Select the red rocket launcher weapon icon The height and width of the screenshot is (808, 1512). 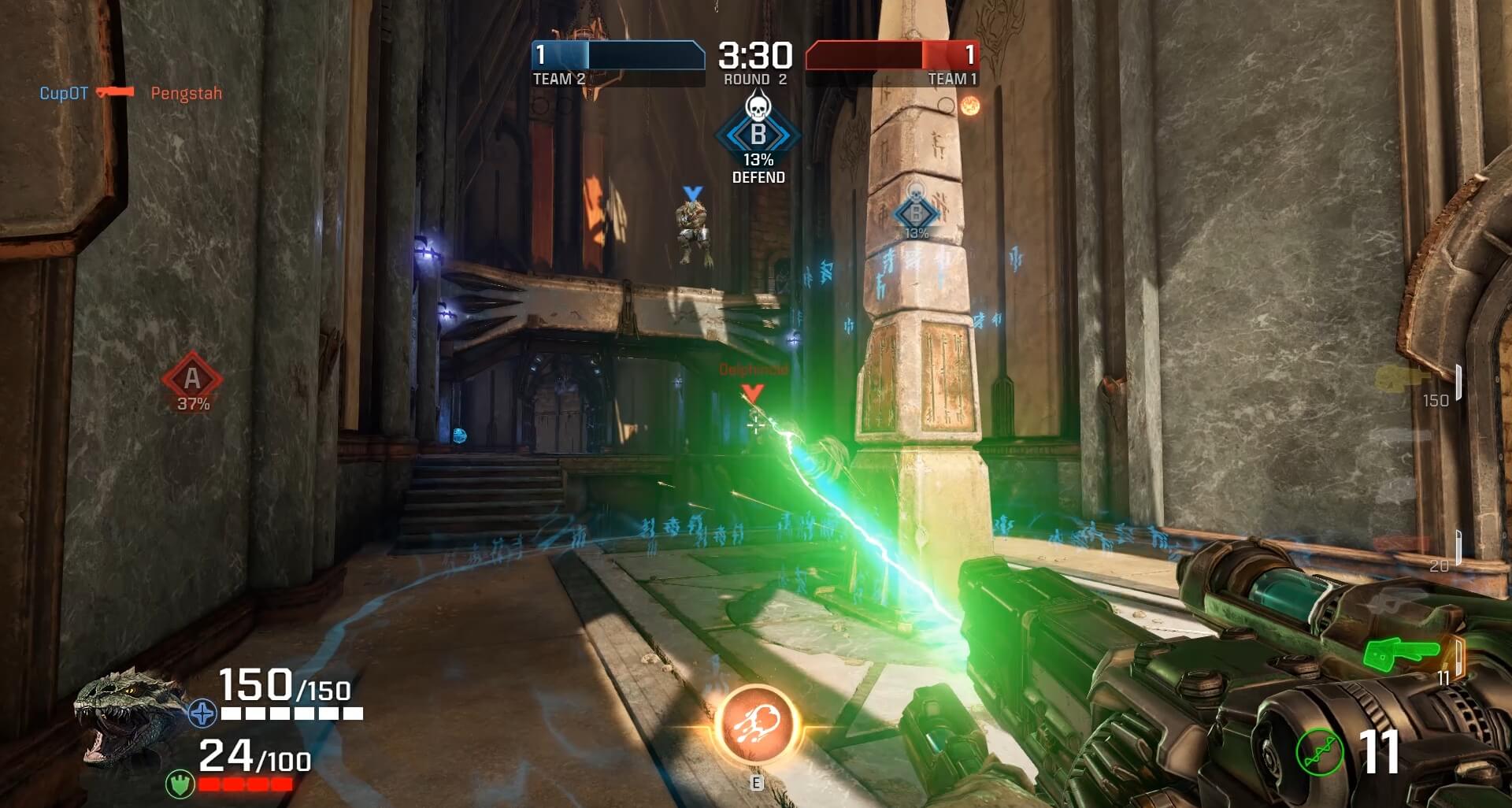(1403, 545)
